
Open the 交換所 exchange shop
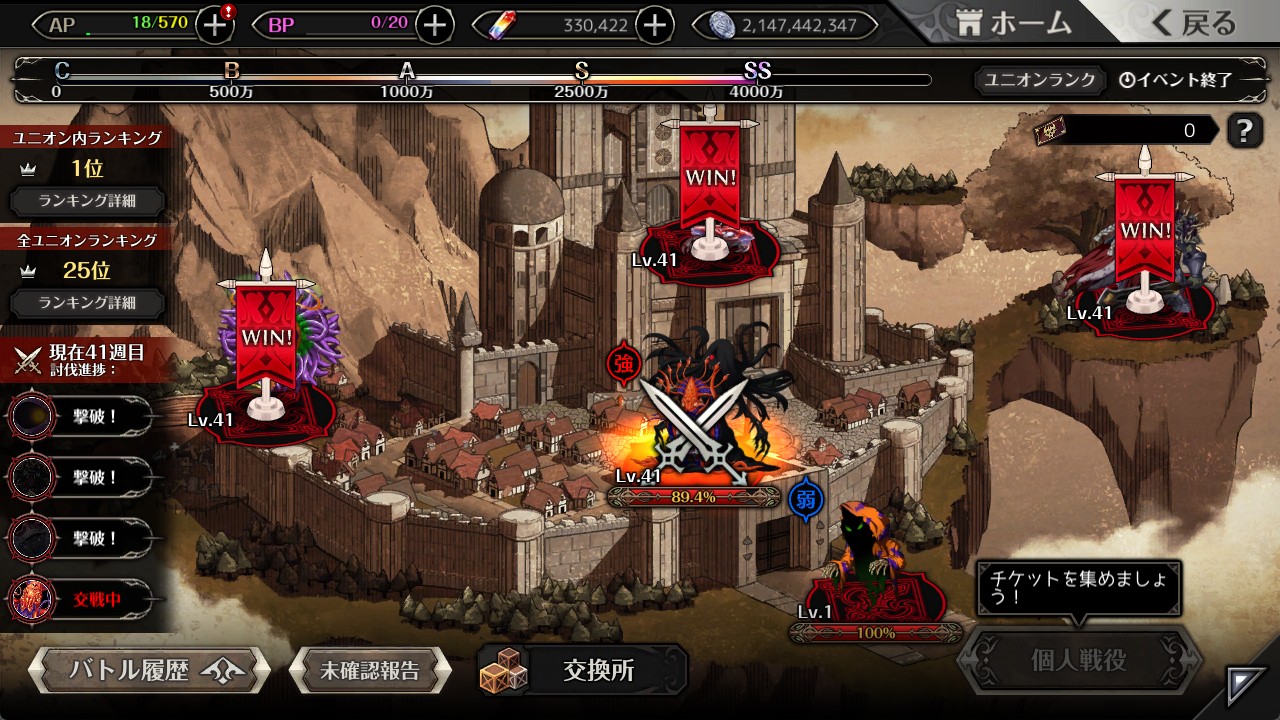tap(582, 670)
